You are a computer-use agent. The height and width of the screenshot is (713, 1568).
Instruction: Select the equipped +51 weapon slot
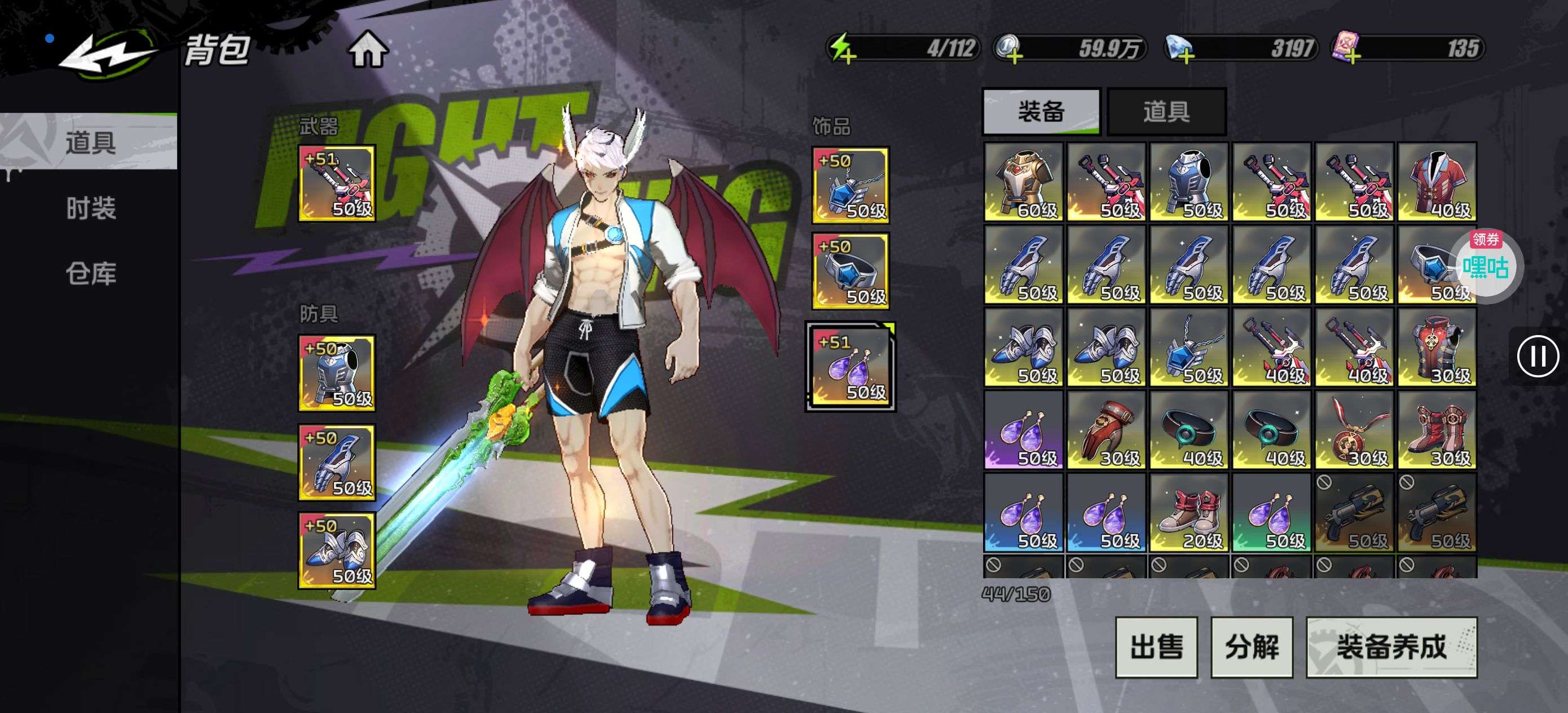(x=337, y=183)
